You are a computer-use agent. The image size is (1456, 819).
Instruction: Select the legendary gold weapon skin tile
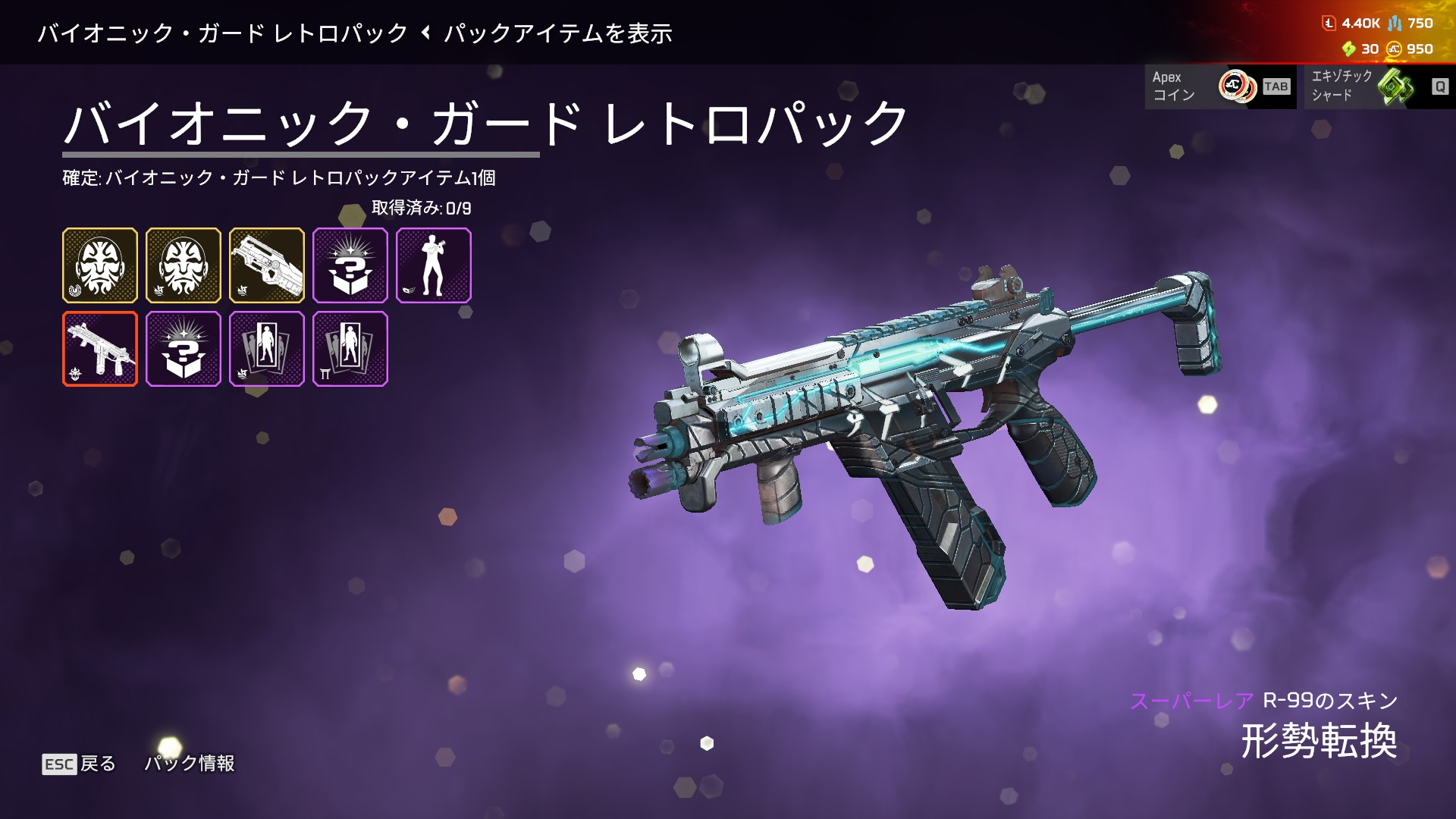click(266, 265)
